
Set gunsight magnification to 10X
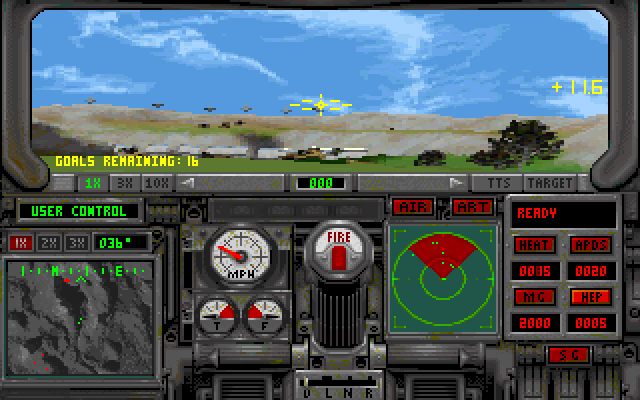(157, 183)
